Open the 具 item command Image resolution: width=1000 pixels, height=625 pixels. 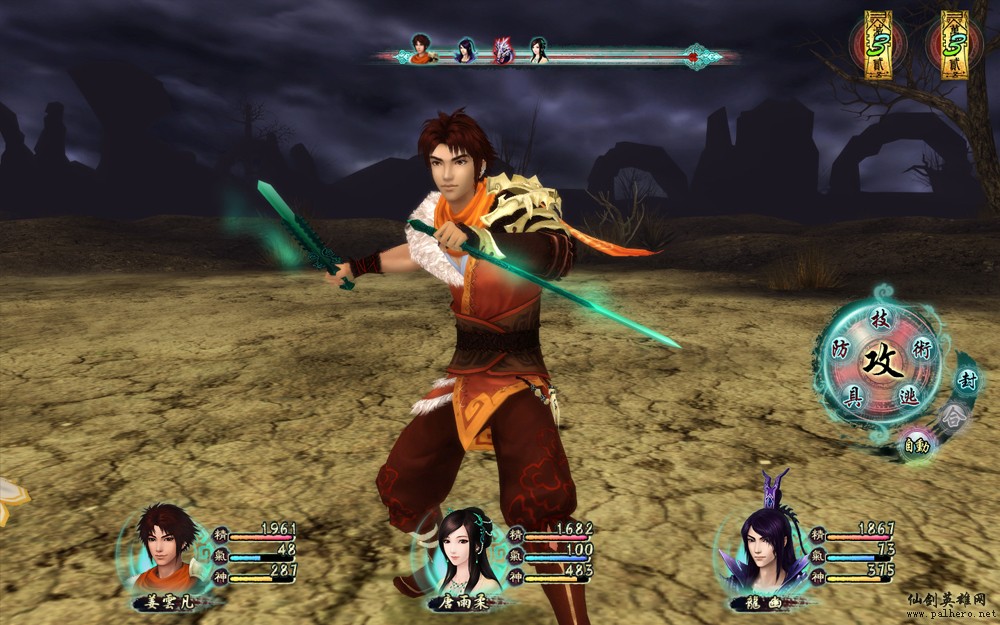click(x=853, y=396)
